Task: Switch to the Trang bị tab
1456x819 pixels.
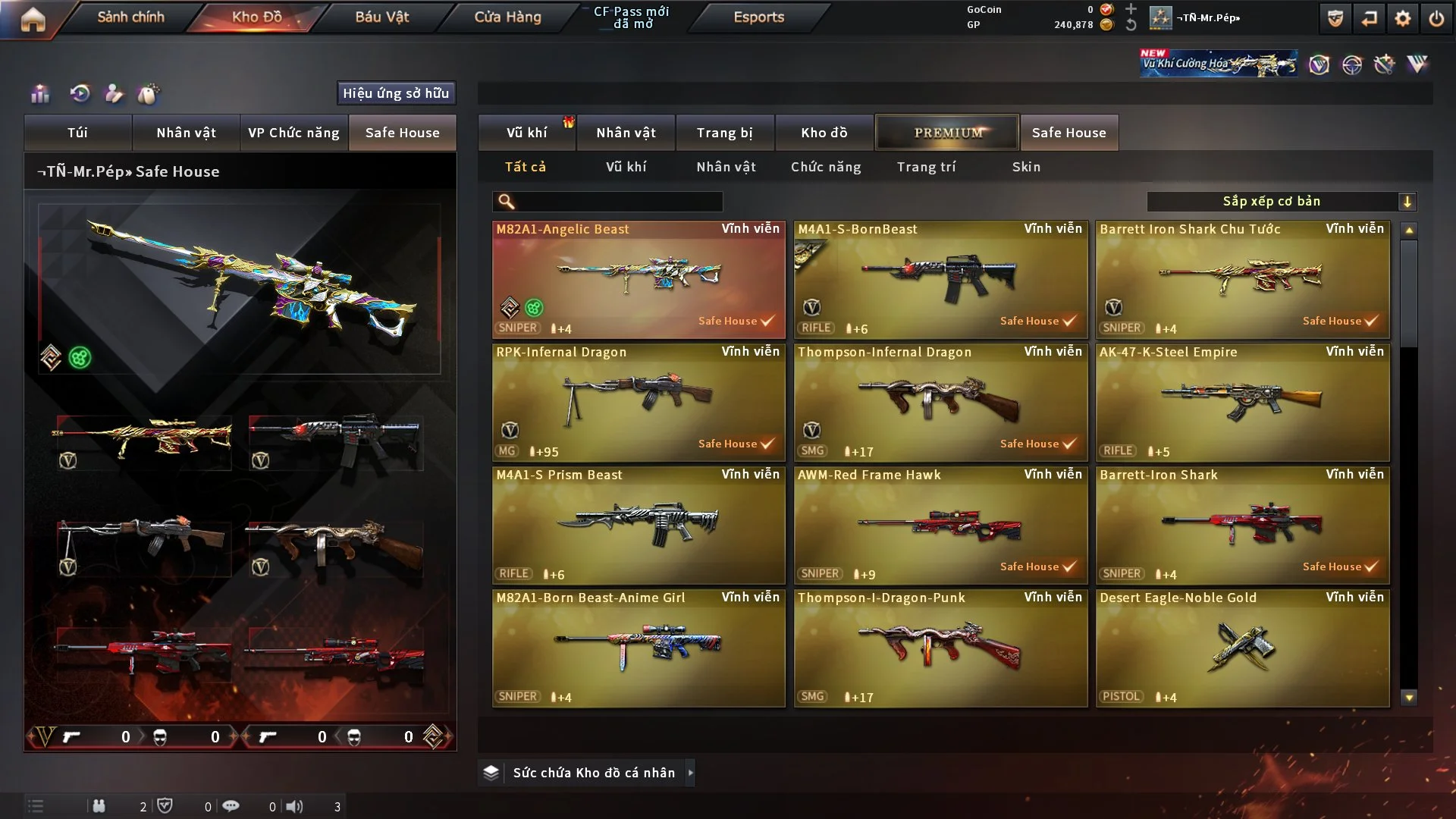Action: pyautogui.click(x=724, y=133)
